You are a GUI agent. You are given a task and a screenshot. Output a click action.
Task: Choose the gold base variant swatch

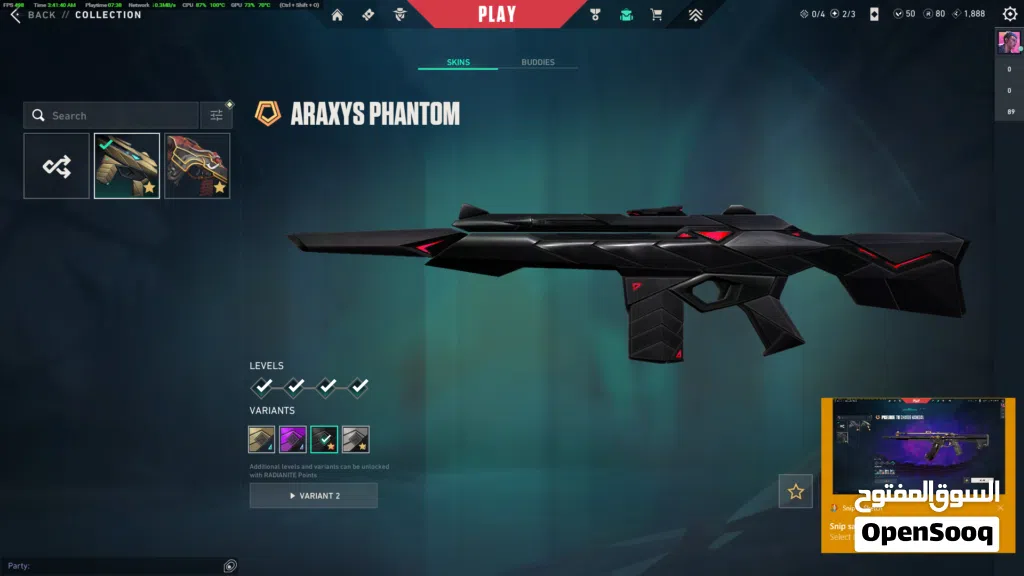pos(262,439)
